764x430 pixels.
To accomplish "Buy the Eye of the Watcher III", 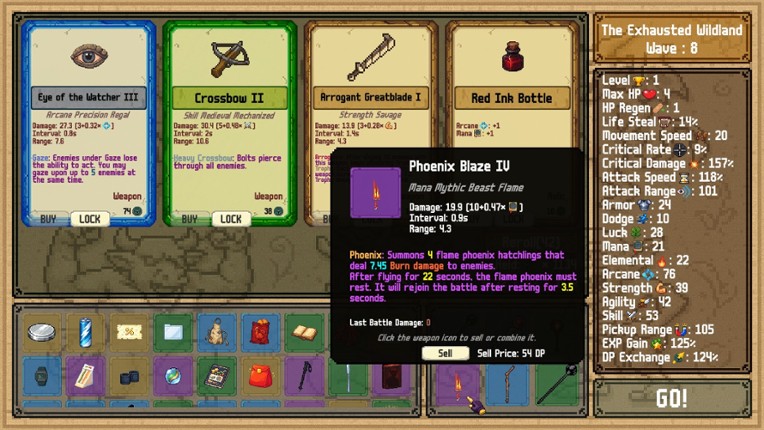I will tap(48, 219).
